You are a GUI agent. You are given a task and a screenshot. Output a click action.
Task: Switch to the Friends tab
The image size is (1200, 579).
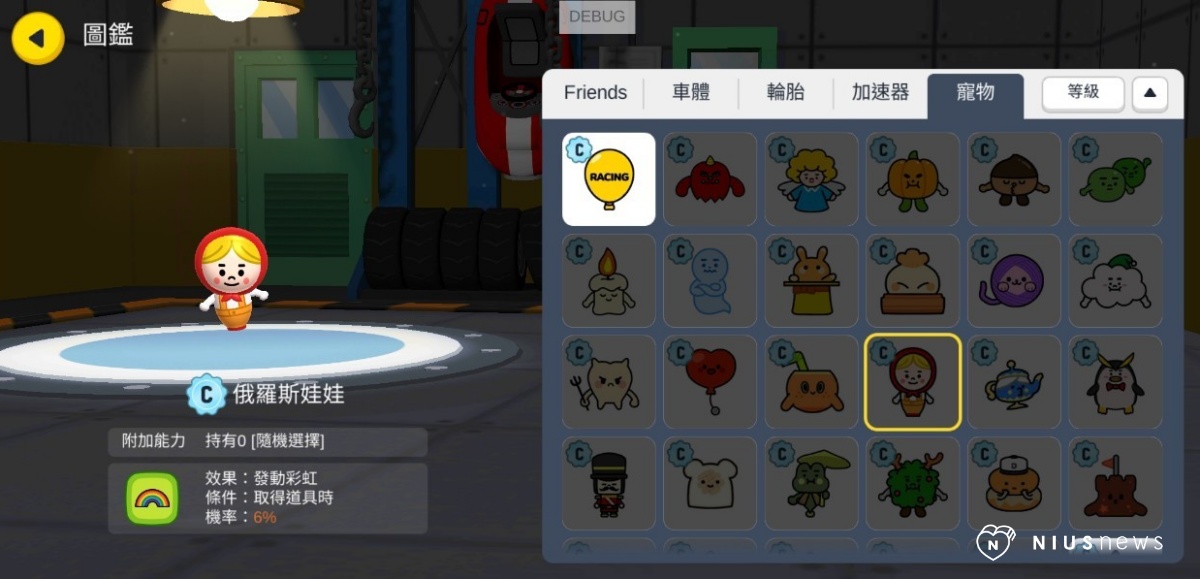point(595,93)
